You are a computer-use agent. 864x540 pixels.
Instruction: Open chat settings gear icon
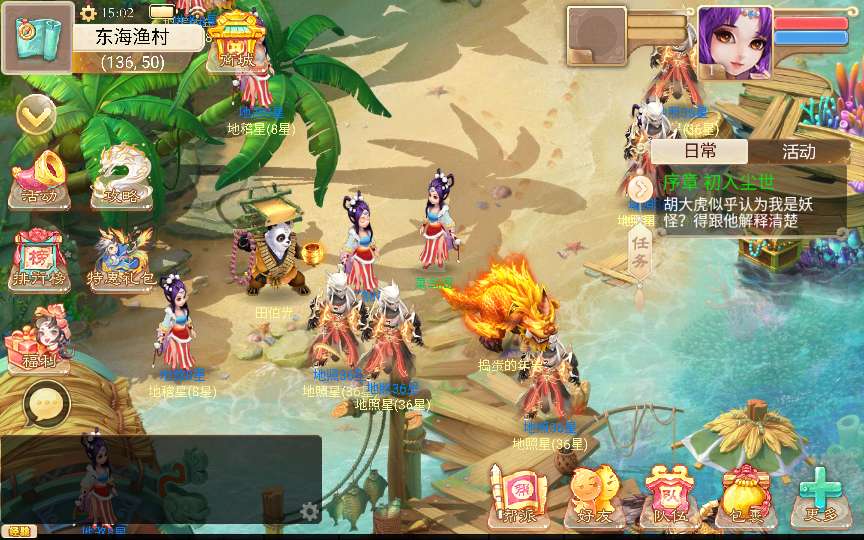tap(310, 511)
